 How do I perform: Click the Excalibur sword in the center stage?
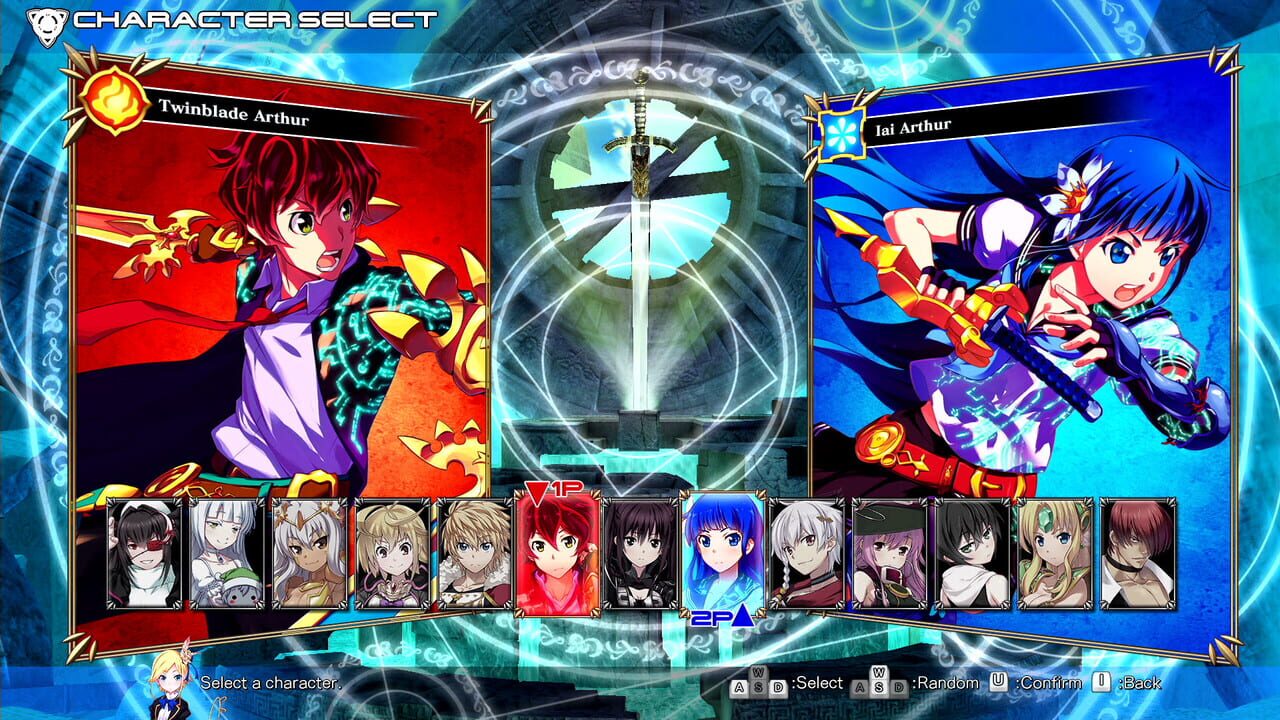645,250
